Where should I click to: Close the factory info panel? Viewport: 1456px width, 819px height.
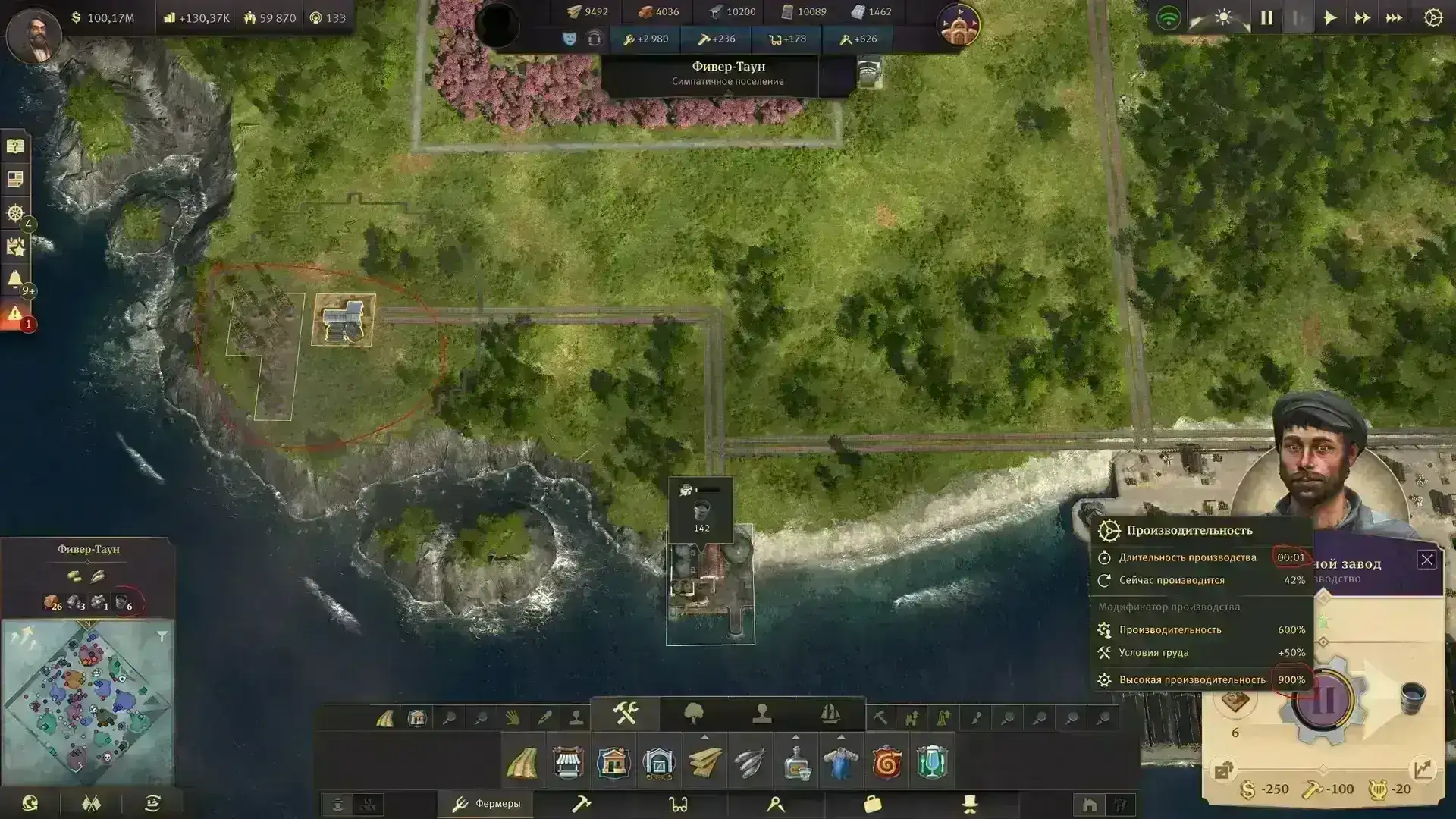[x=1426, y=560]
